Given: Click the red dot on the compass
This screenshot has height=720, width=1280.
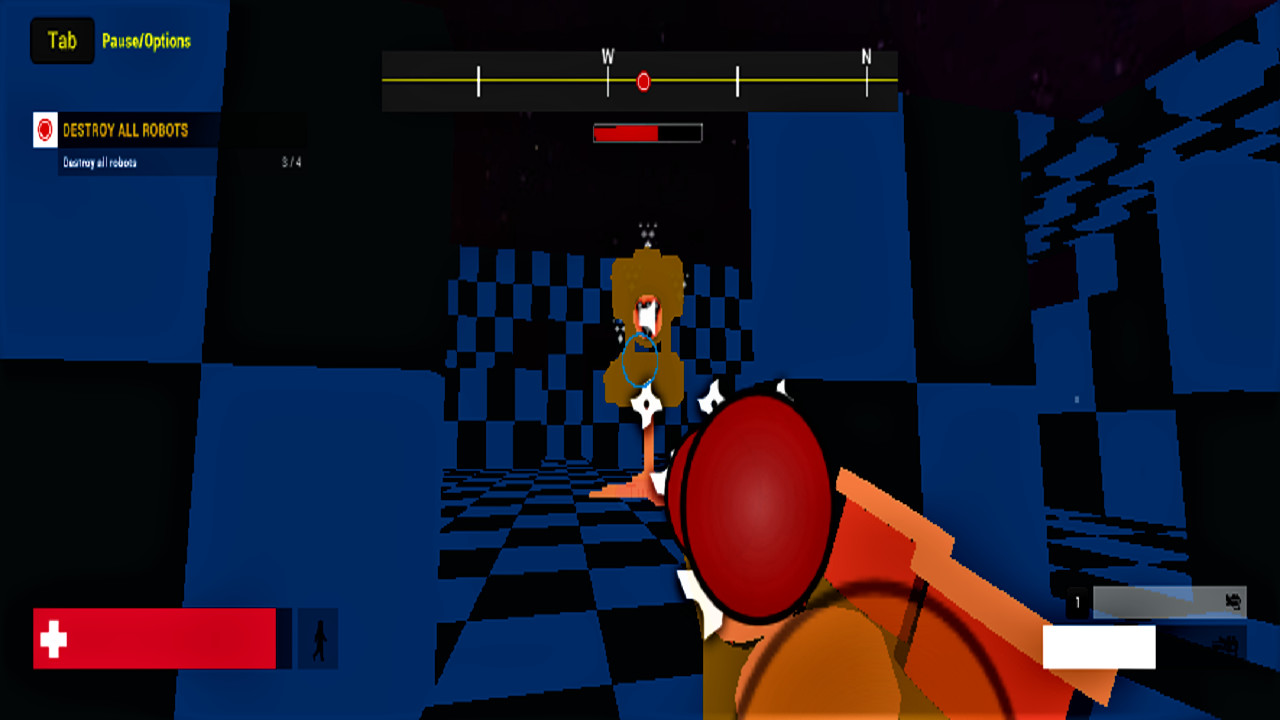Looking at the screenshot, I should pos(643,80).
